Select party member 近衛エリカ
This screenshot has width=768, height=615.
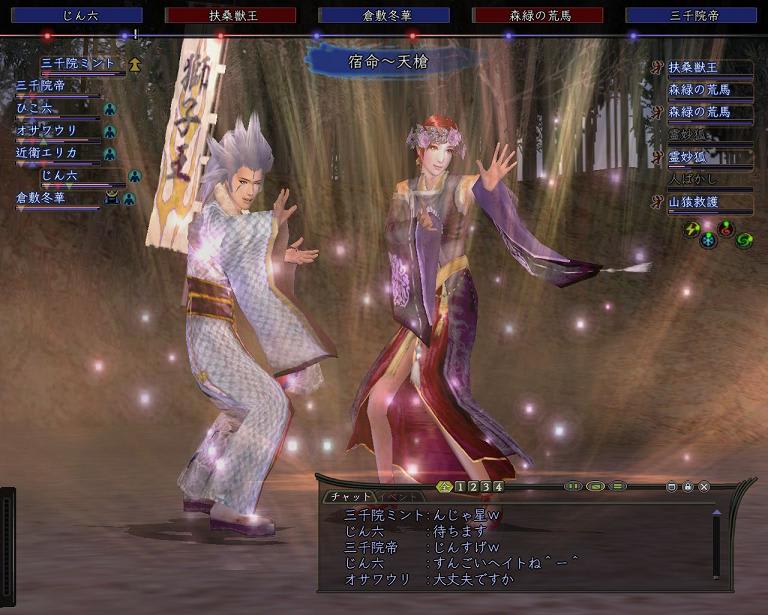46,153
